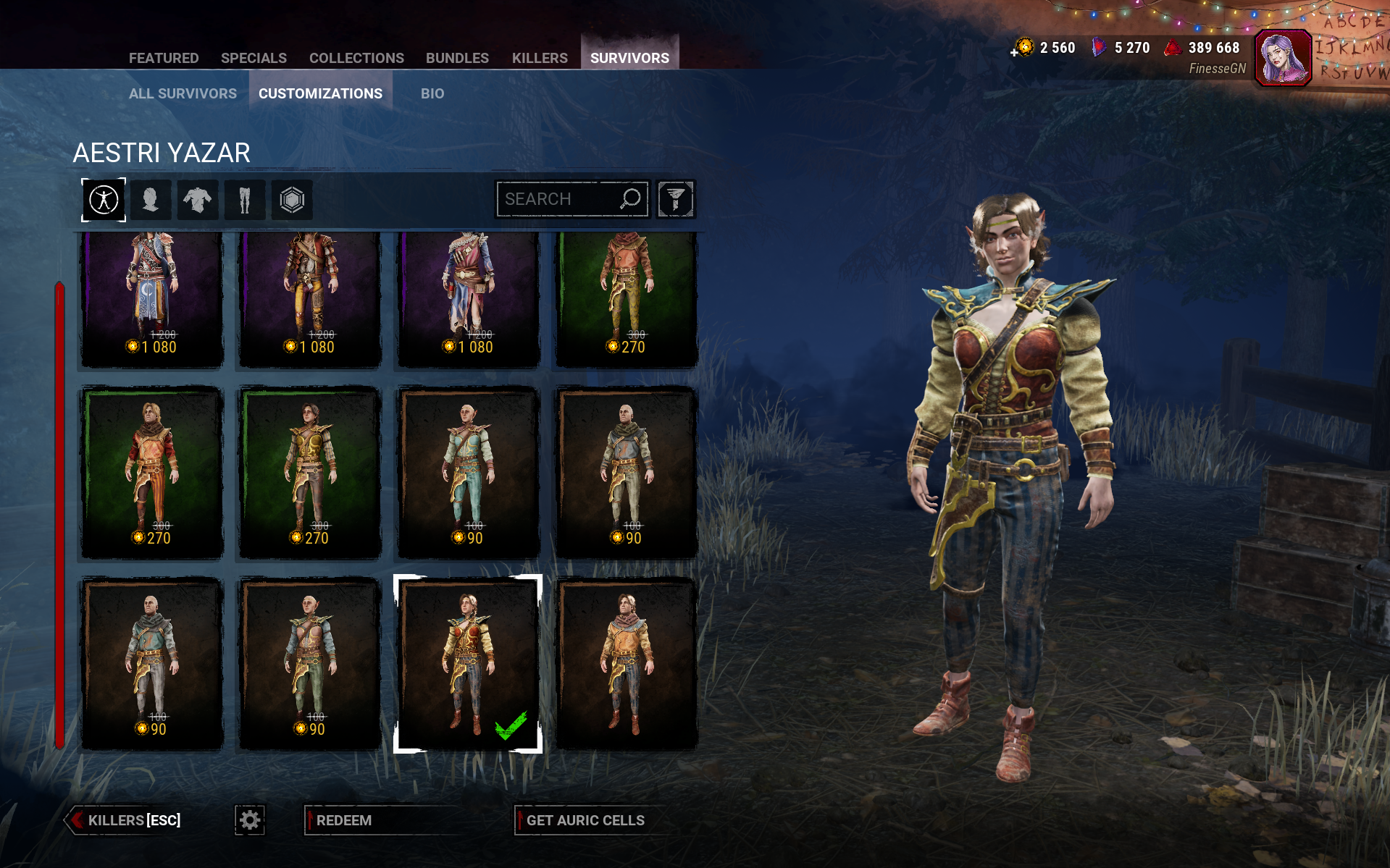Select the equipped outfit with green checkmark
Image resolution: width=1390 pixels, height=868 pixels.
point(468,663)
